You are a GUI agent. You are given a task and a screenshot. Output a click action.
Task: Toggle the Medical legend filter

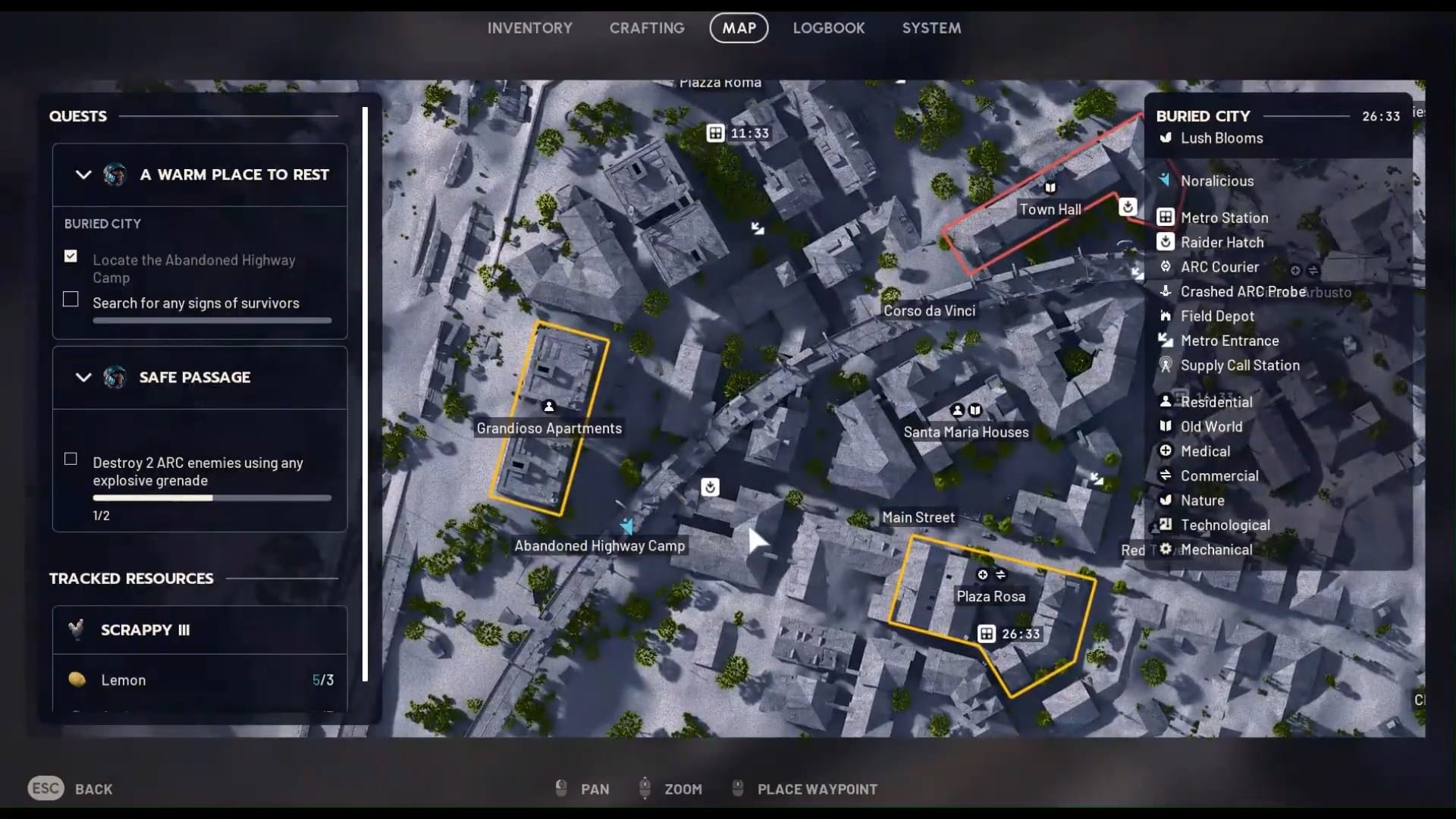coord(1204,451)
